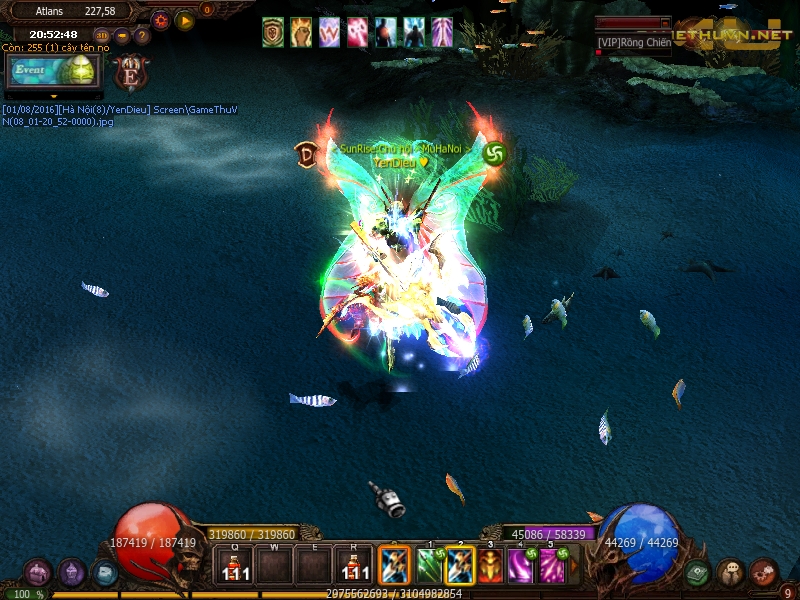800x600 pixels.
Task: Activate the golden armor skill in slot 3
Action: point(490,566)
